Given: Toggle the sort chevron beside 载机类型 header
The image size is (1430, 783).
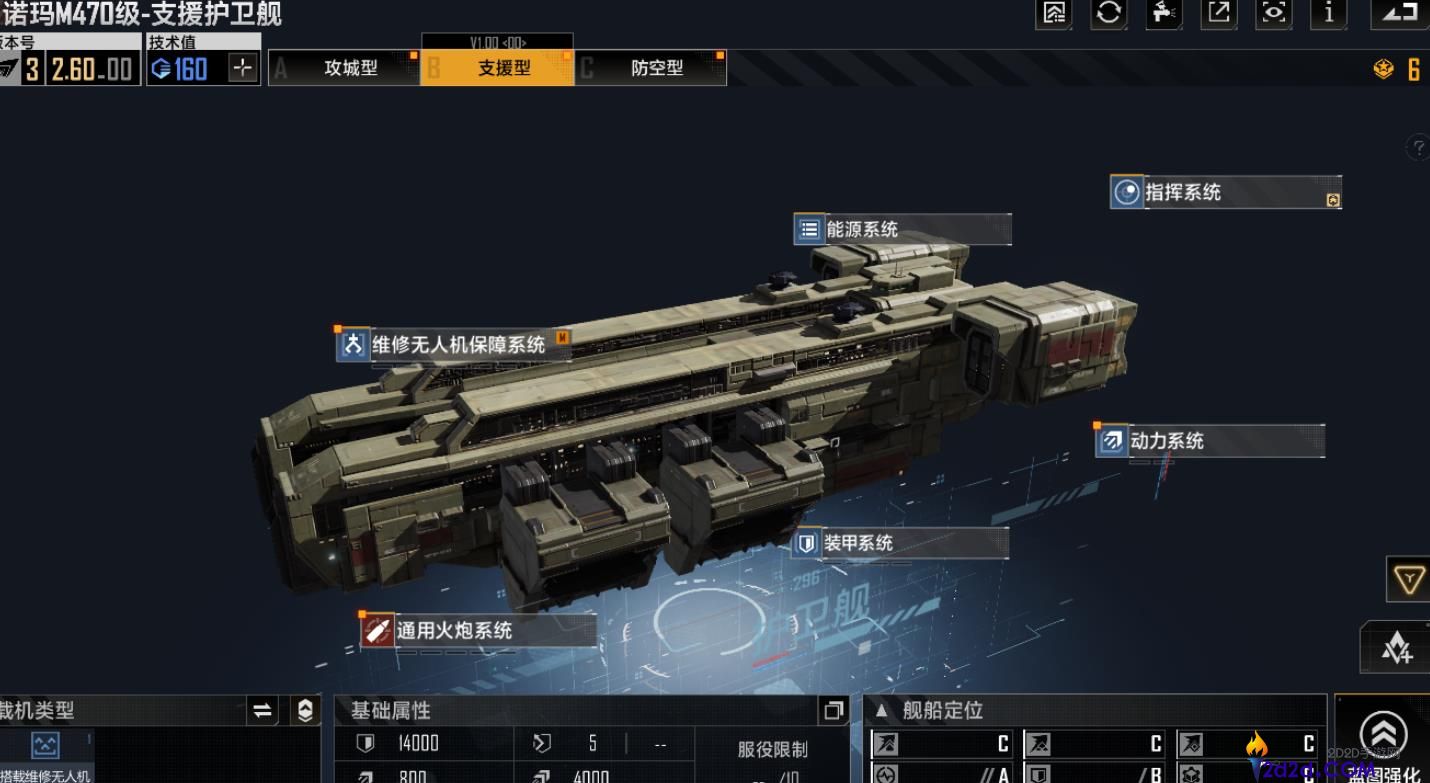Looking at the screenshot, I should (303, 710).
